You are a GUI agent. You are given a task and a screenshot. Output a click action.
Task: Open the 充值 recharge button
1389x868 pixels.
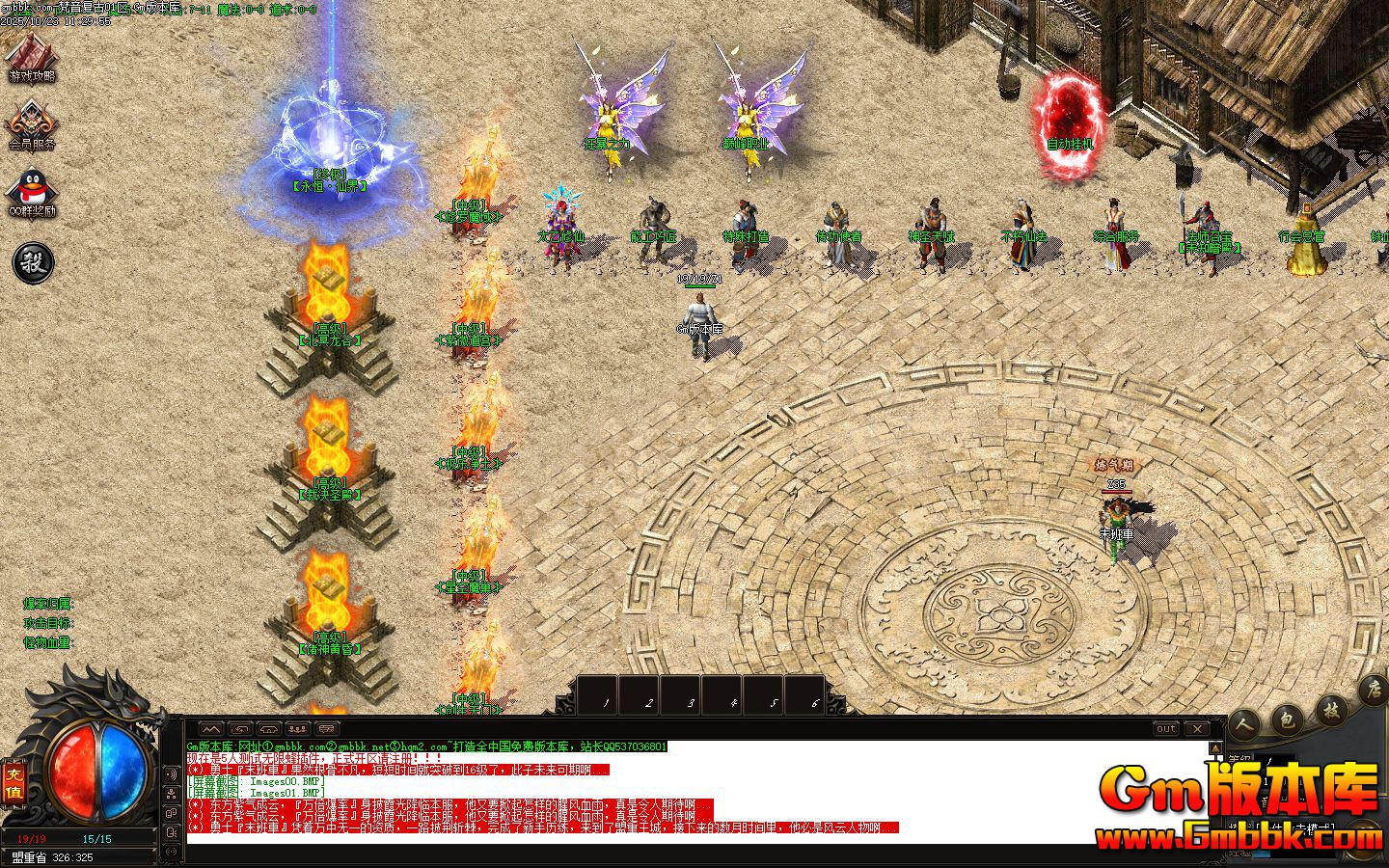(x=14, y=783)
